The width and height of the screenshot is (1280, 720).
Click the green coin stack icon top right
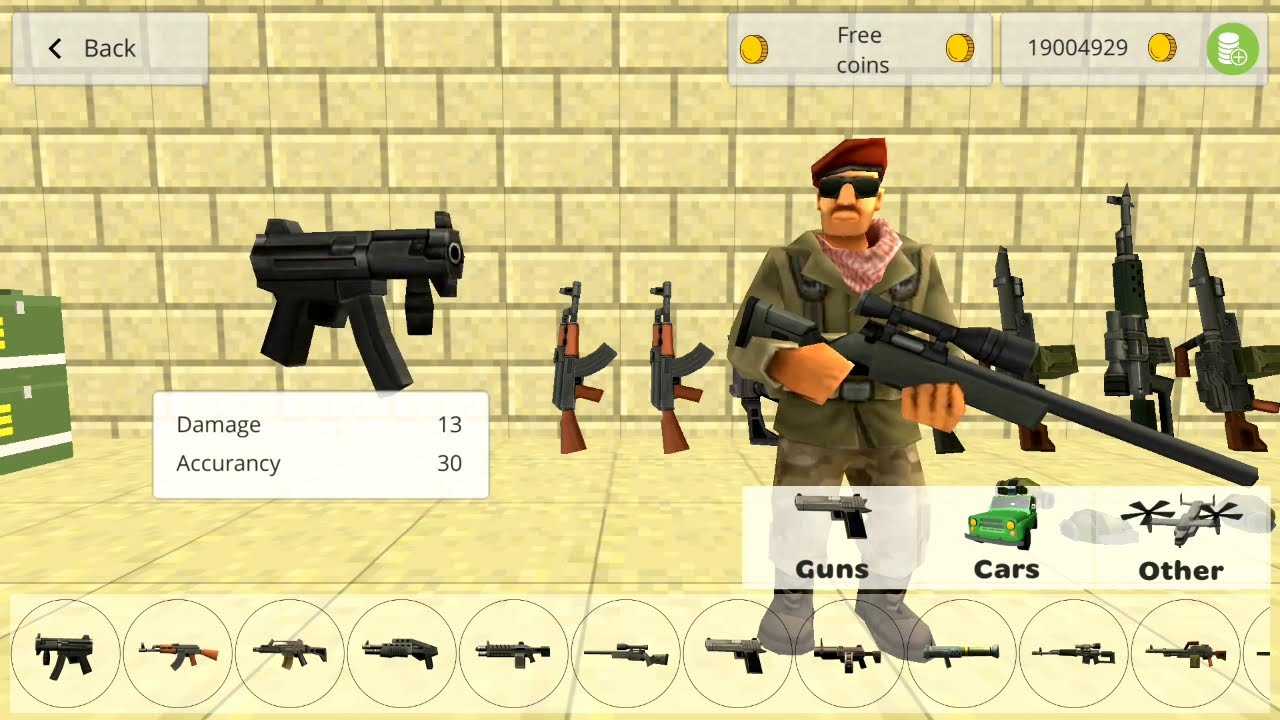point(1233,48)
